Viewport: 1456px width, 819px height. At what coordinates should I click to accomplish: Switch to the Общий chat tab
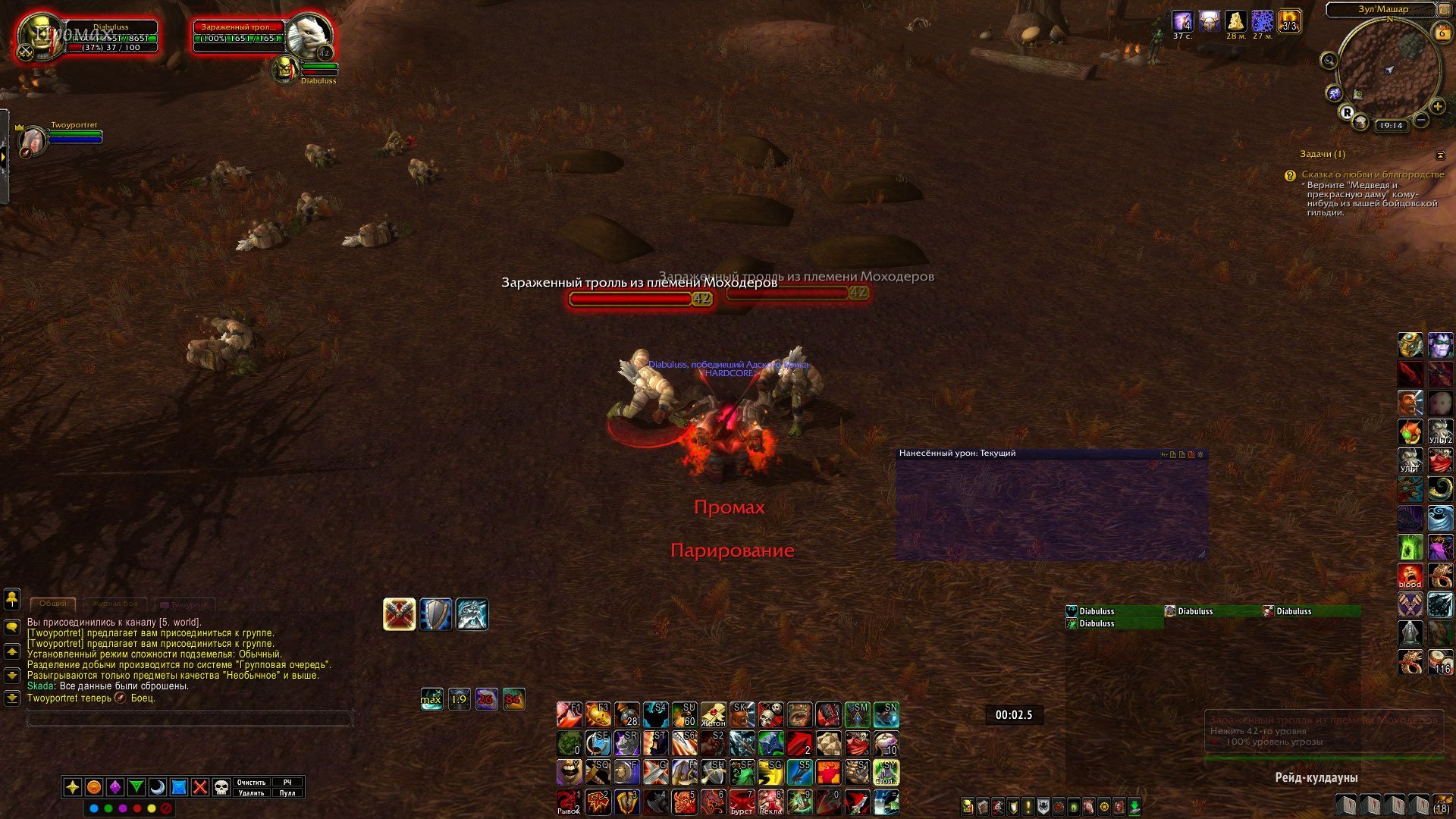coord(53,604)
